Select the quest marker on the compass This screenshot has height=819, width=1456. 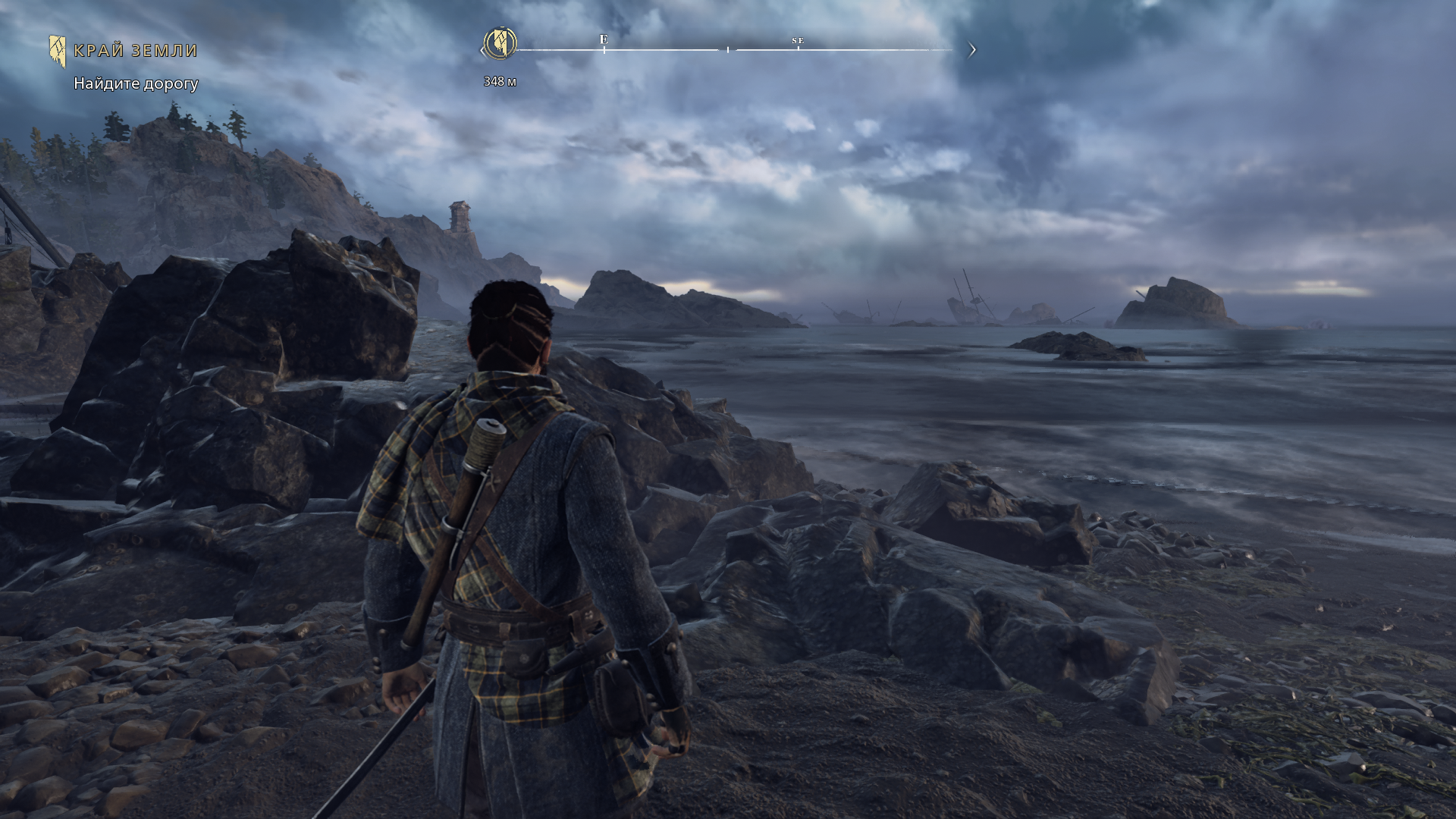[x=500, y=42]
